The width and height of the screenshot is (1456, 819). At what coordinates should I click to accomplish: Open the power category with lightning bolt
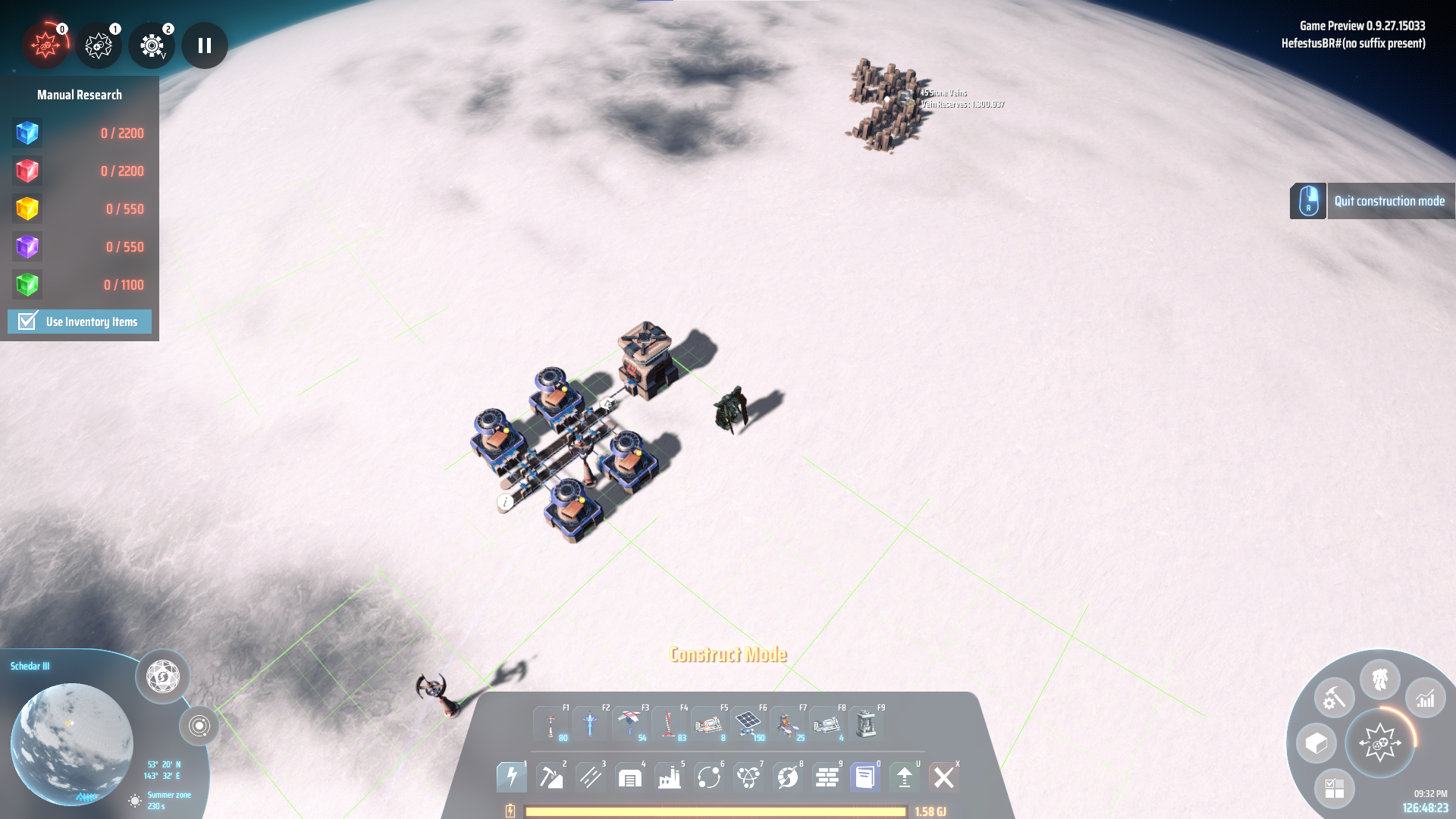click(x=512, y=777)
